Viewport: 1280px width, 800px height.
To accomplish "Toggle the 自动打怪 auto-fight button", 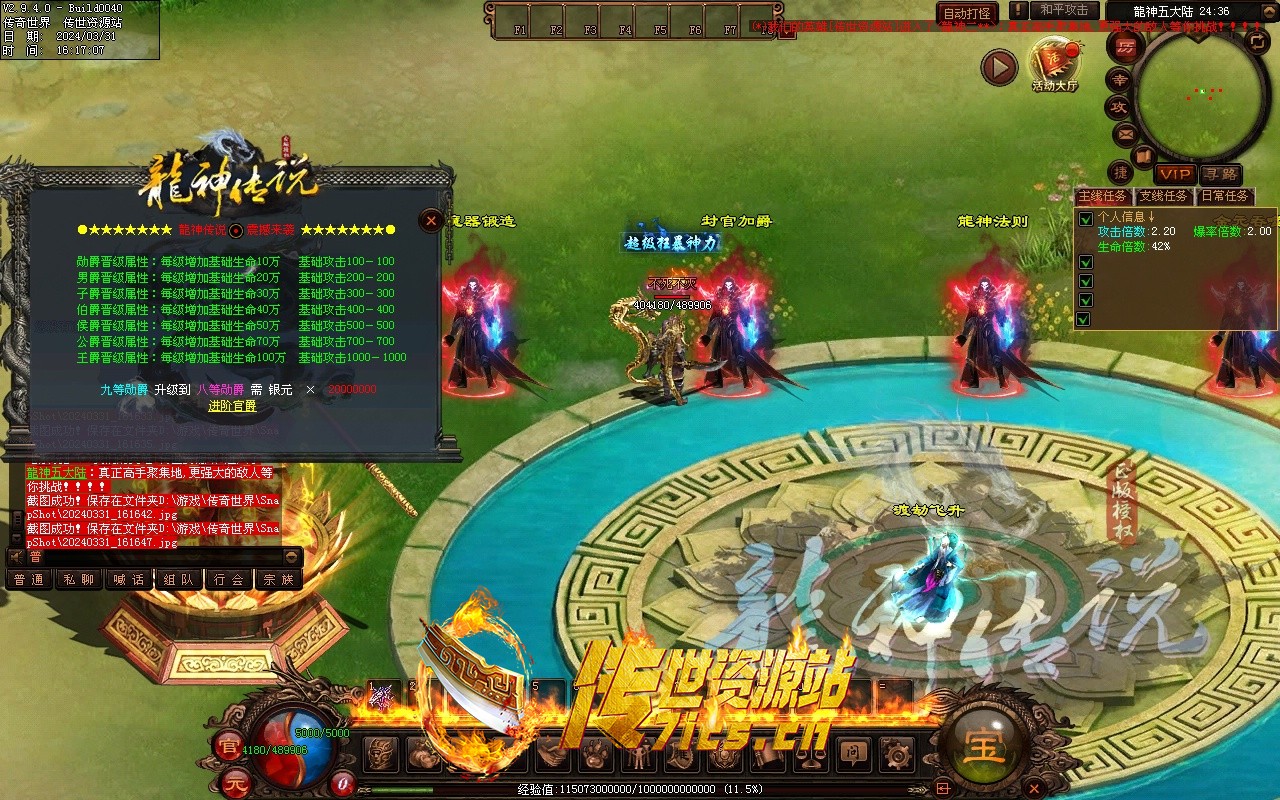I will 967,14.
